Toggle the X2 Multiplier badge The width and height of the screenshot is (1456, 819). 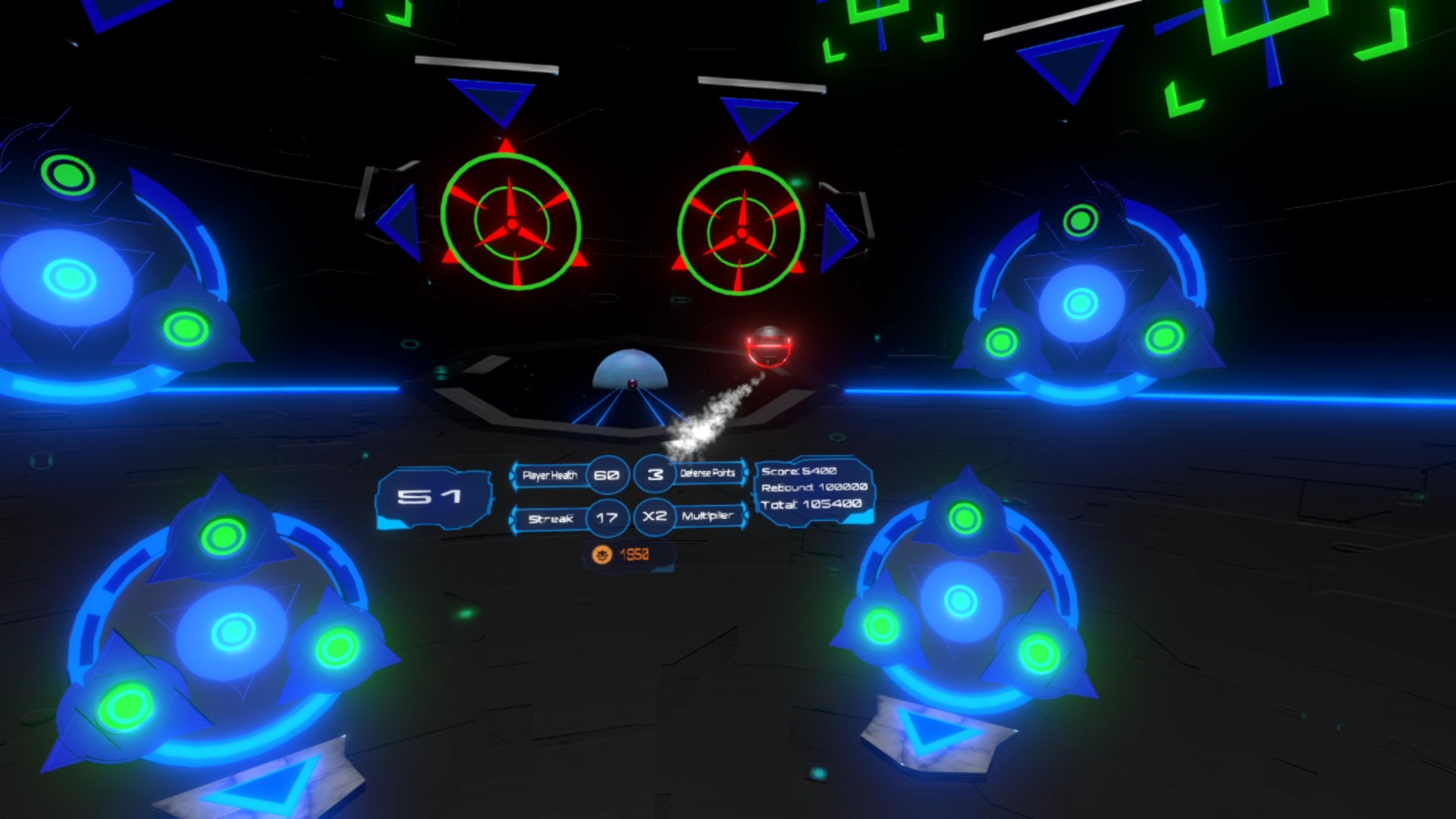coord(654,517)
